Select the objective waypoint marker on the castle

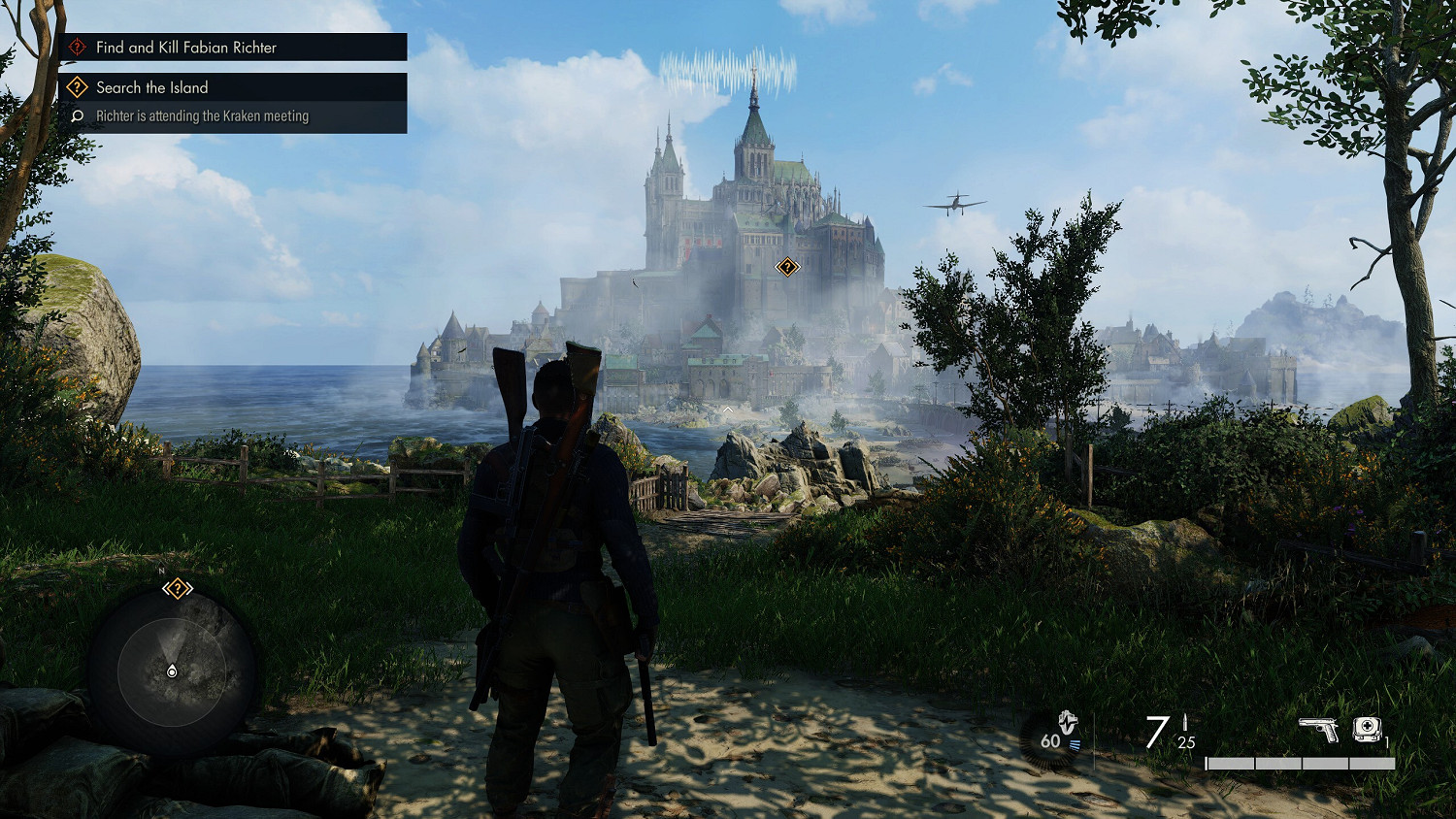[787, 267]
